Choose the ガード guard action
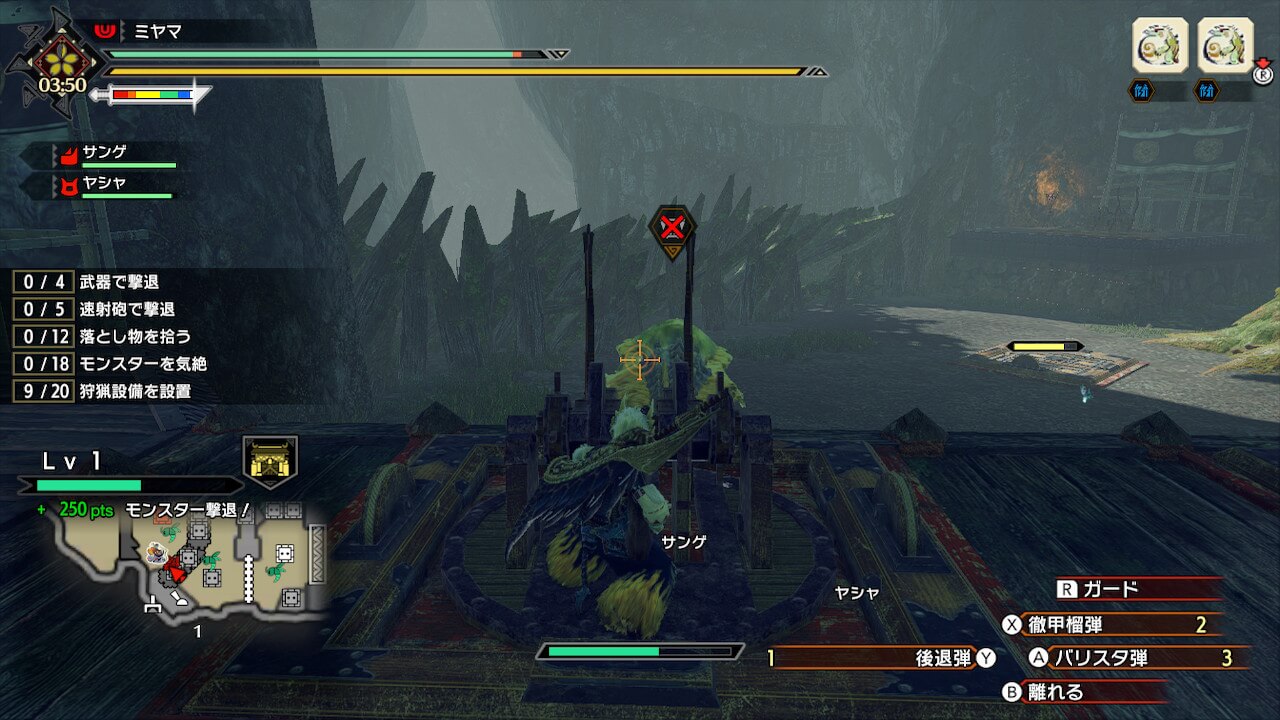This screenshot has width=1280, height=720. [x=1110, y=589]
